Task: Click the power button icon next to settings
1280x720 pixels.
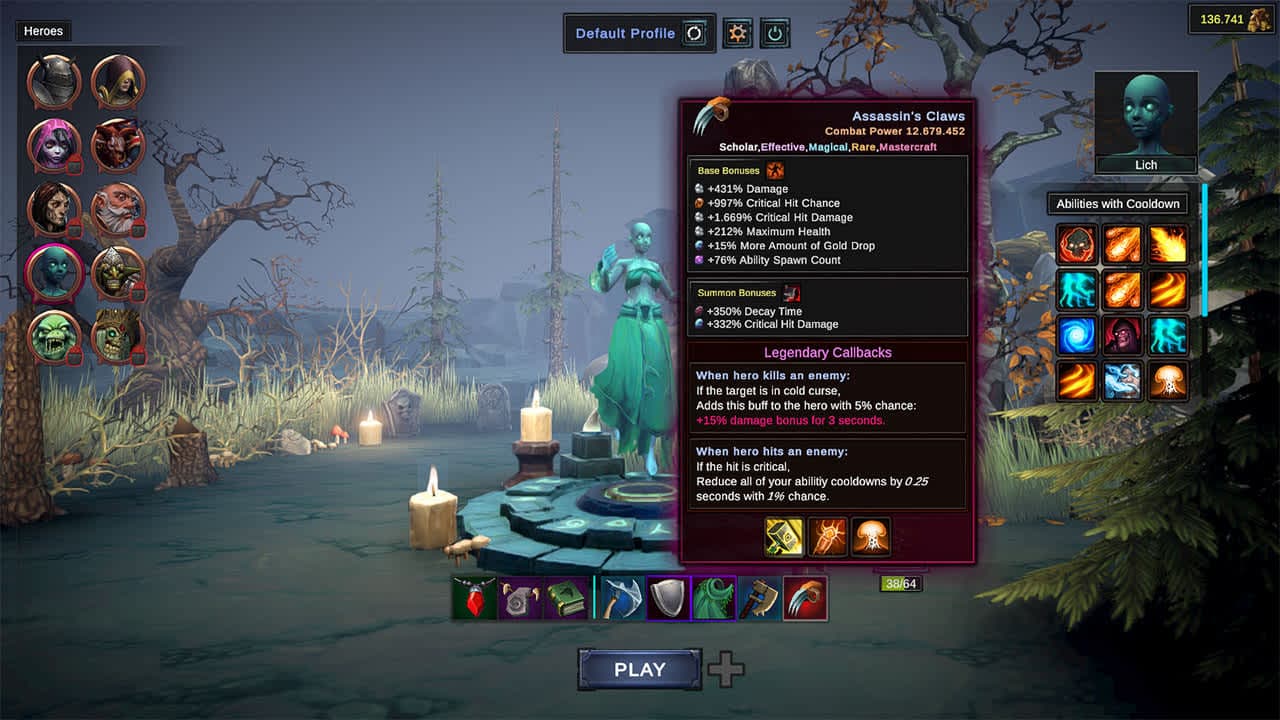Action: click(x=776, y=32)
